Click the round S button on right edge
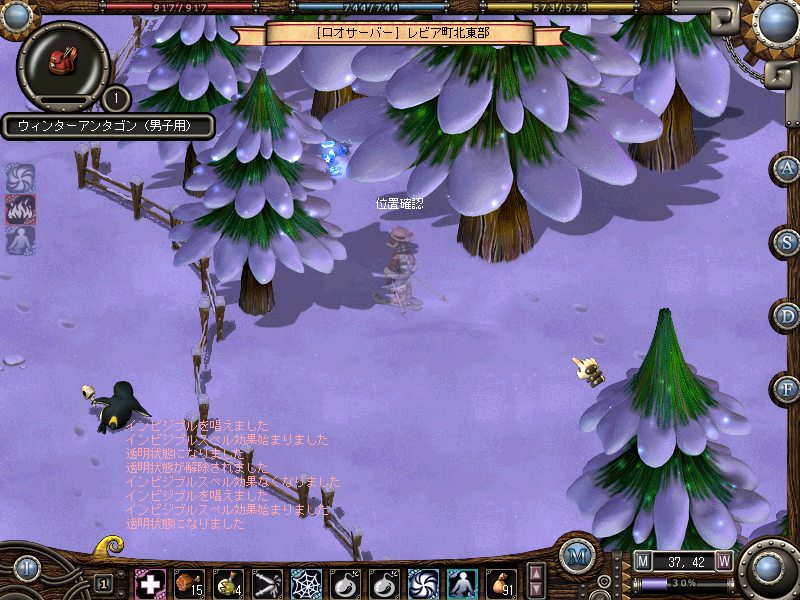 pos(788,242)
